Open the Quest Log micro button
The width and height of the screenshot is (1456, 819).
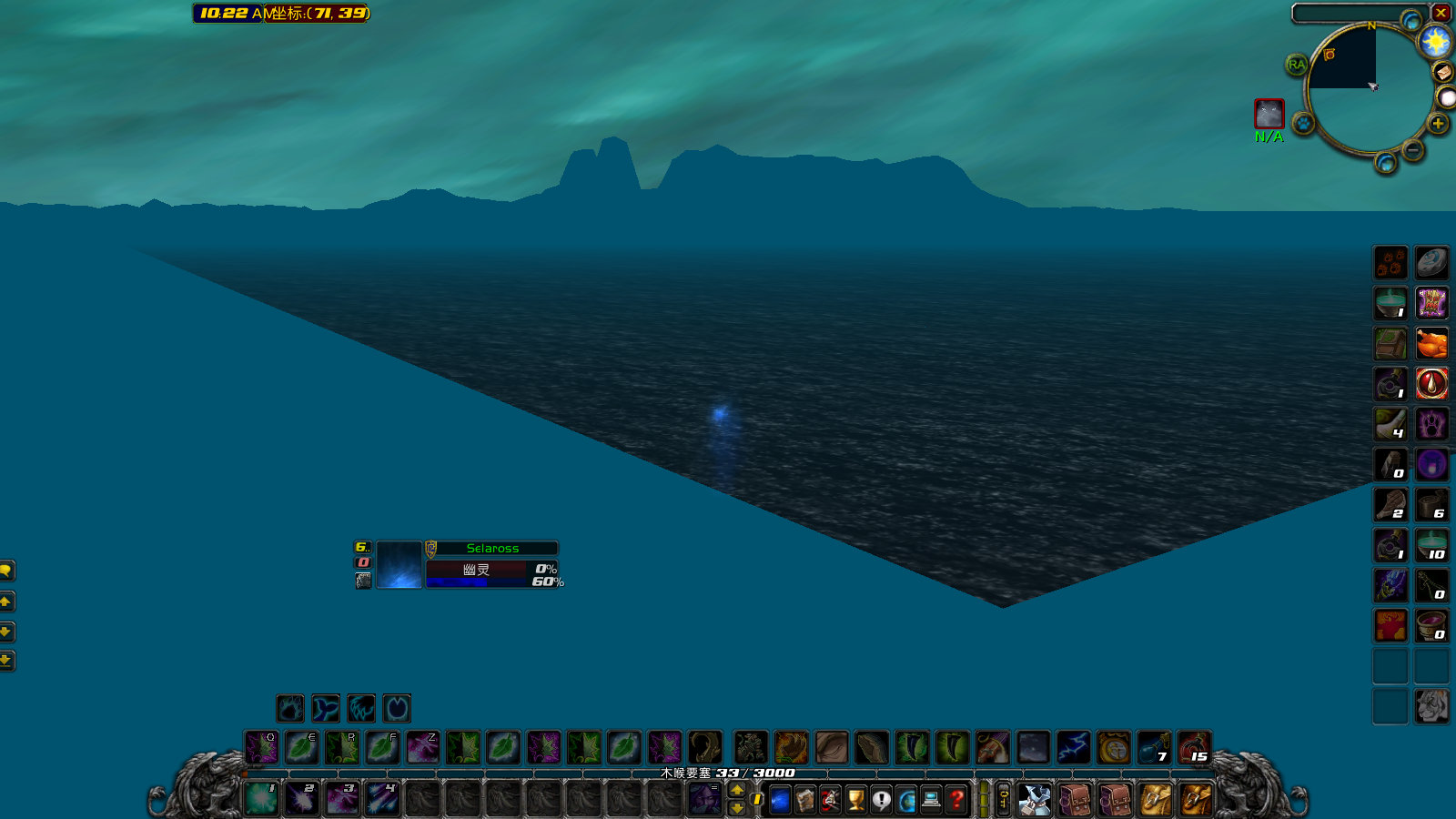click(x=879, y=799)
